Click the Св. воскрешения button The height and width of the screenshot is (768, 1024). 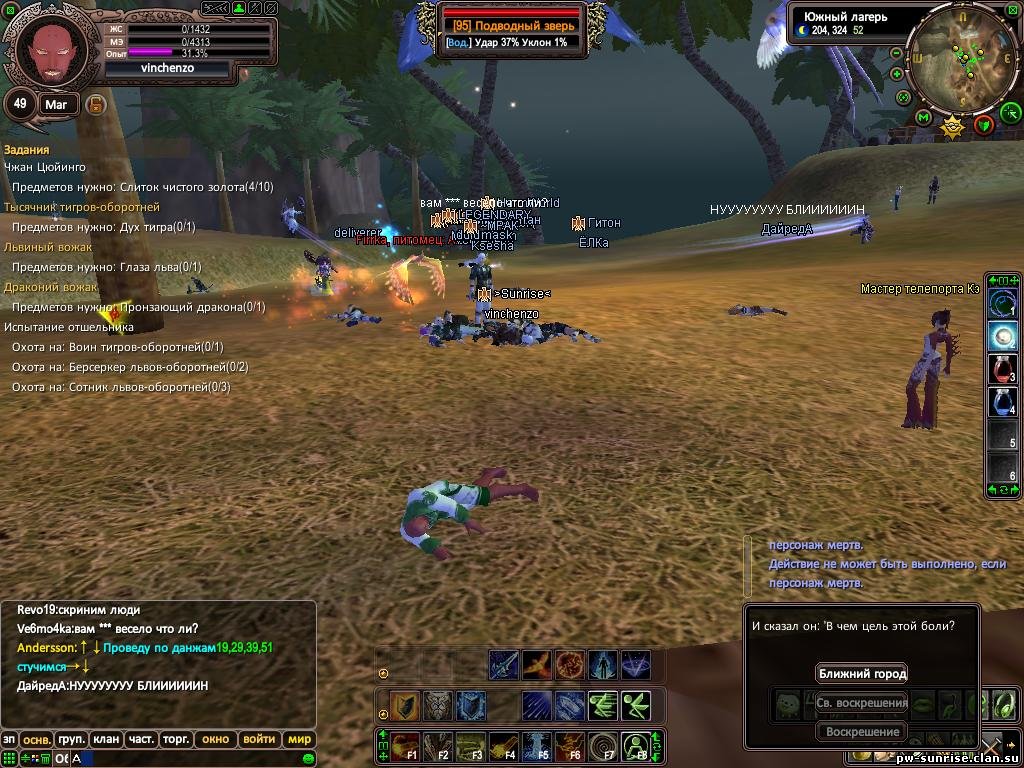tap(861, 703)
